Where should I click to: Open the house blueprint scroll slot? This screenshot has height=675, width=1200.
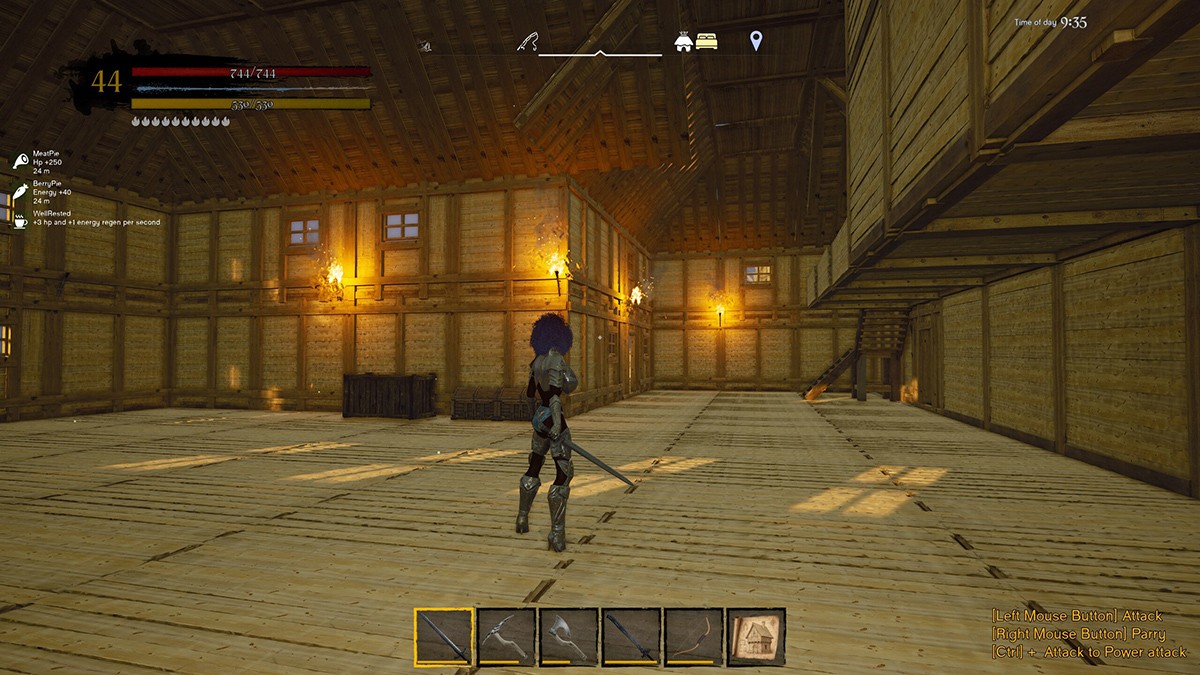click(x=756, y=636)
